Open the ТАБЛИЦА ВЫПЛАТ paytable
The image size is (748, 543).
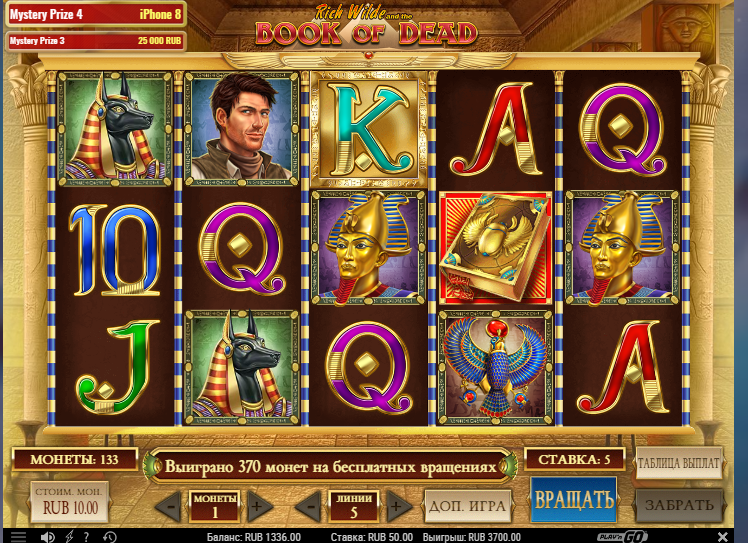click(679, 463)
